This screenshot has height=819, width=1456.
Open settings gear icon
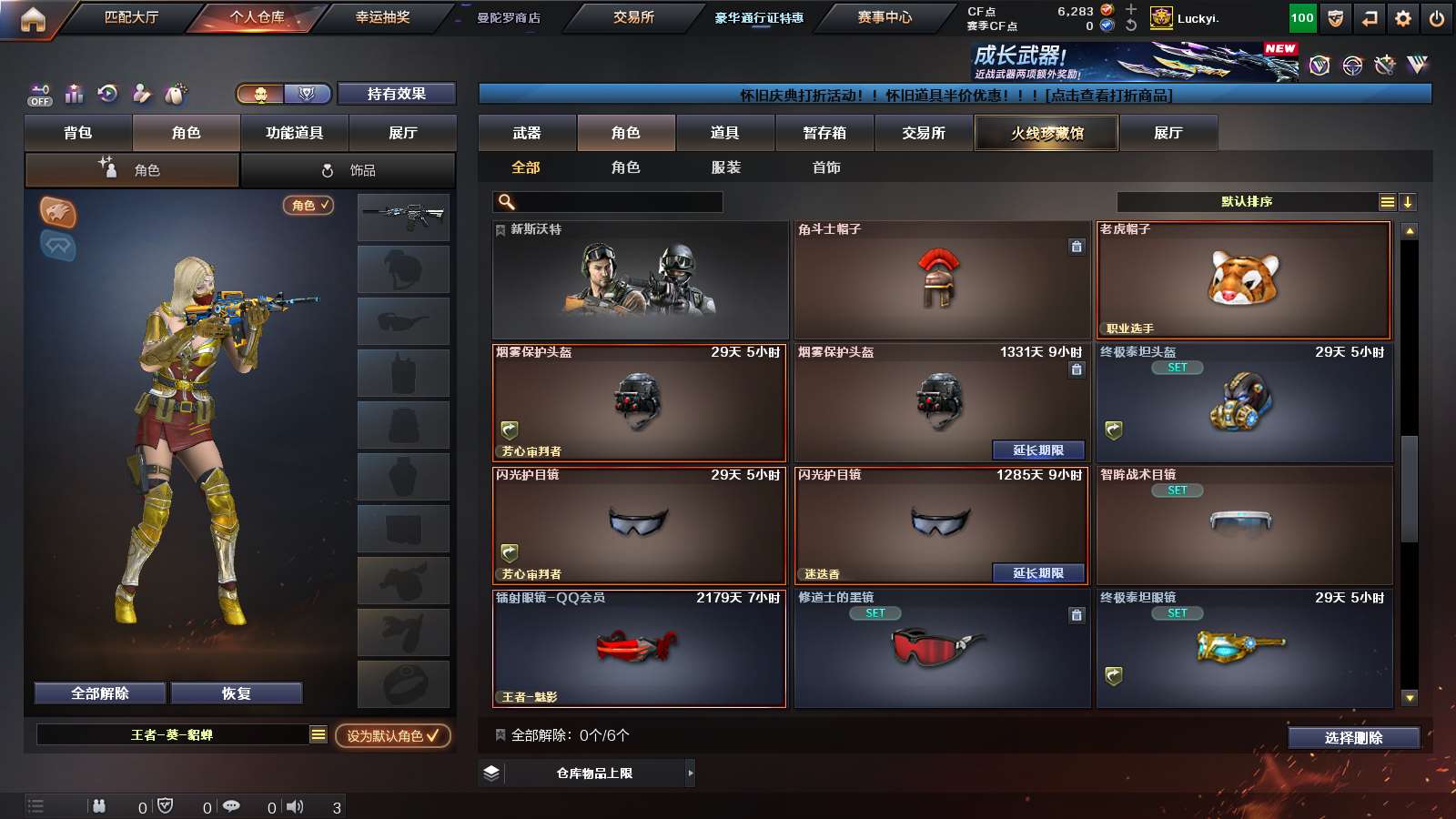click(x=1403, y=18)
